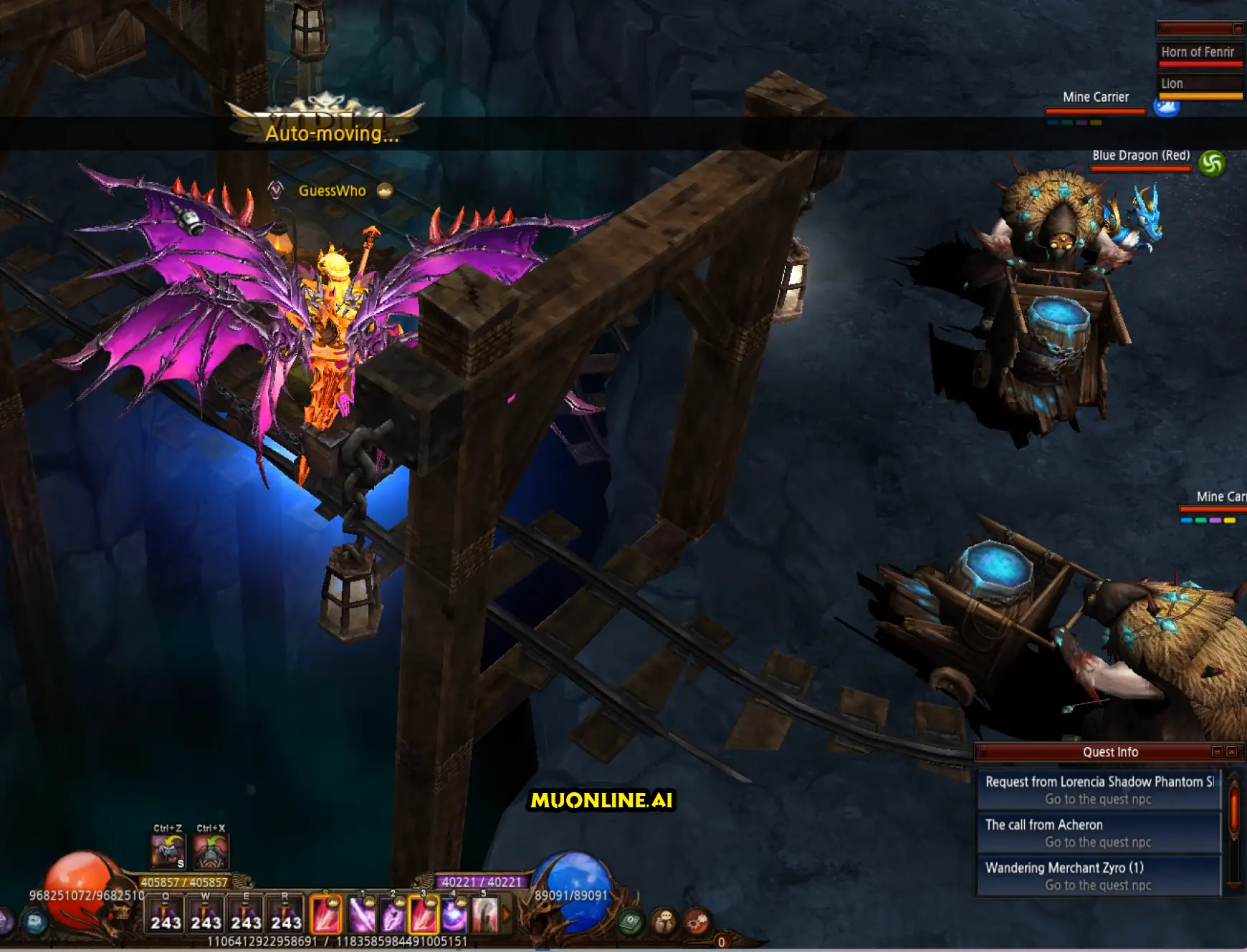Use the potion in slot W
Viewport: 1247px width, 952px height.
click(206, 915)
